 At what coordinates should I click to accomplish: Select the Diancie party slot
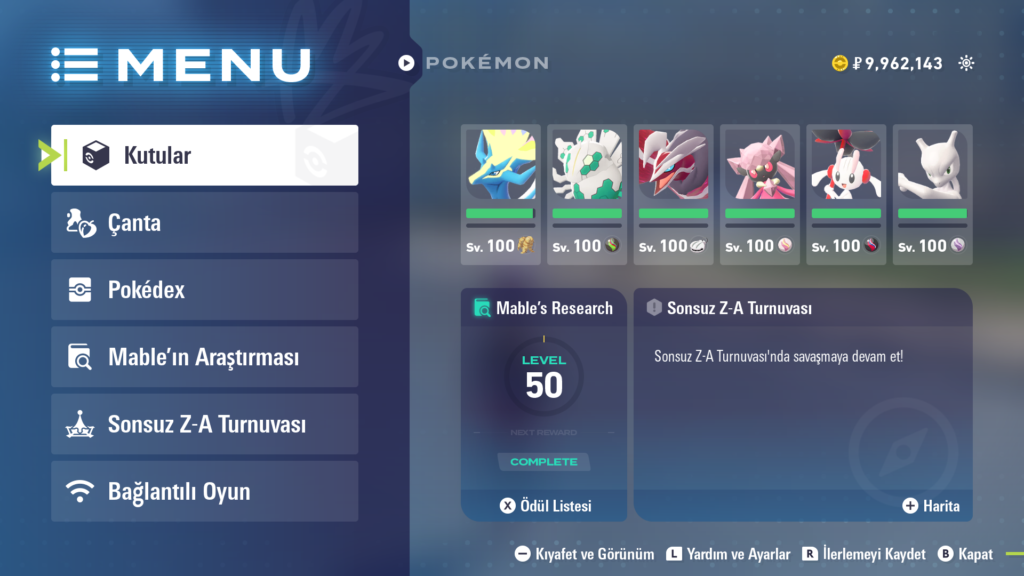pyautogui.click(x=759, y=194)
